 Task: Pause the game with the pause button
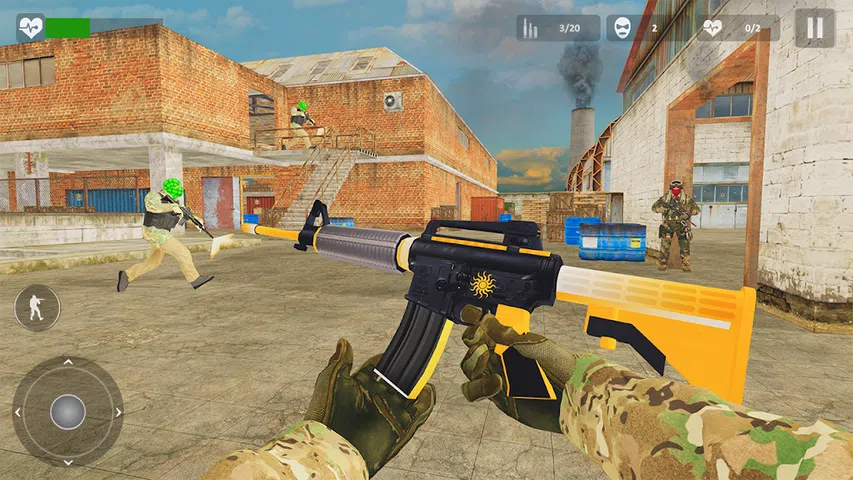pos(814,28)
